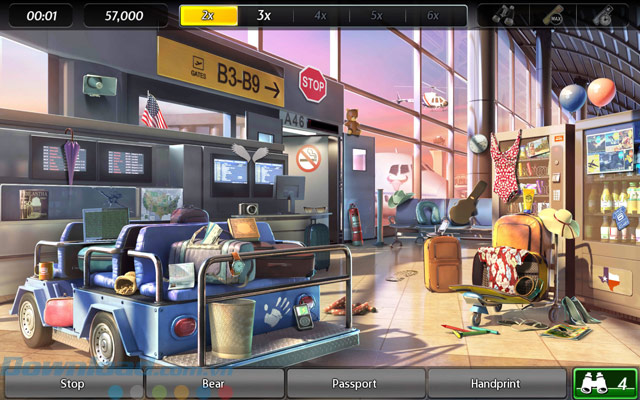Activate the MAX multiplier power-up icon

point(553,16)
